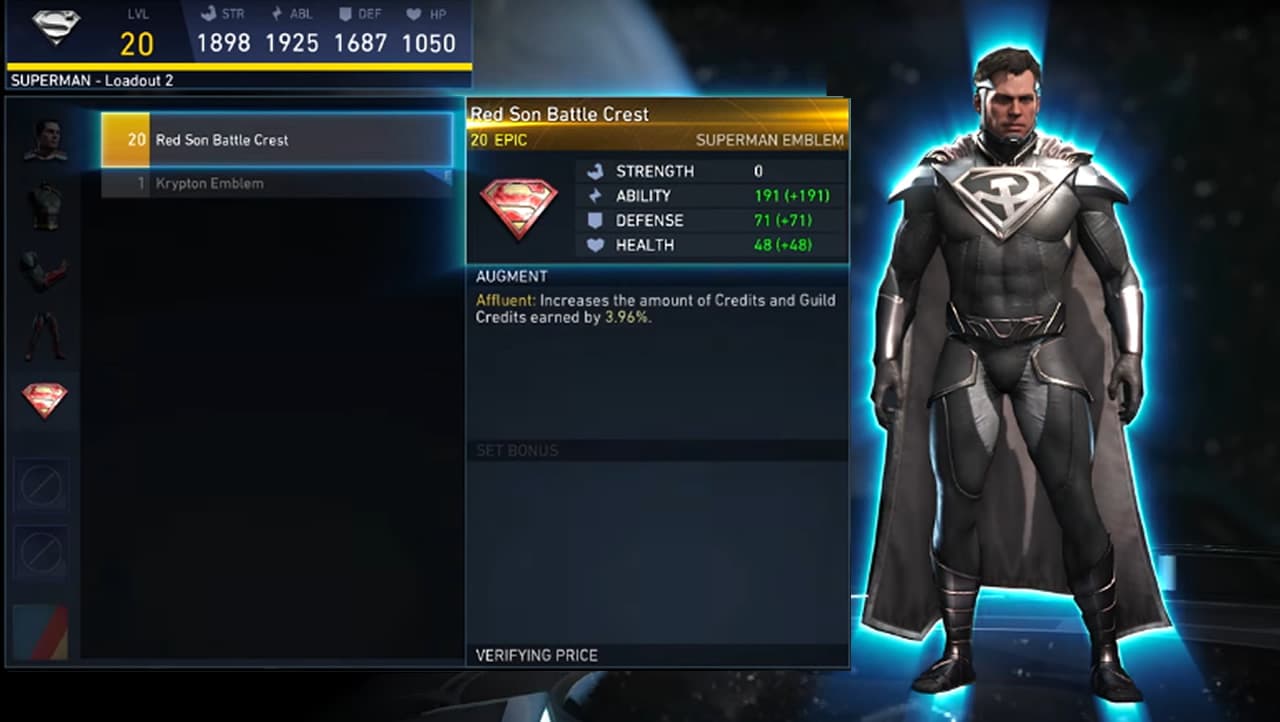Open the head gear slot
Viewport: 1280px width, 722px height.
pyautogui.click(x=44, y=140)
